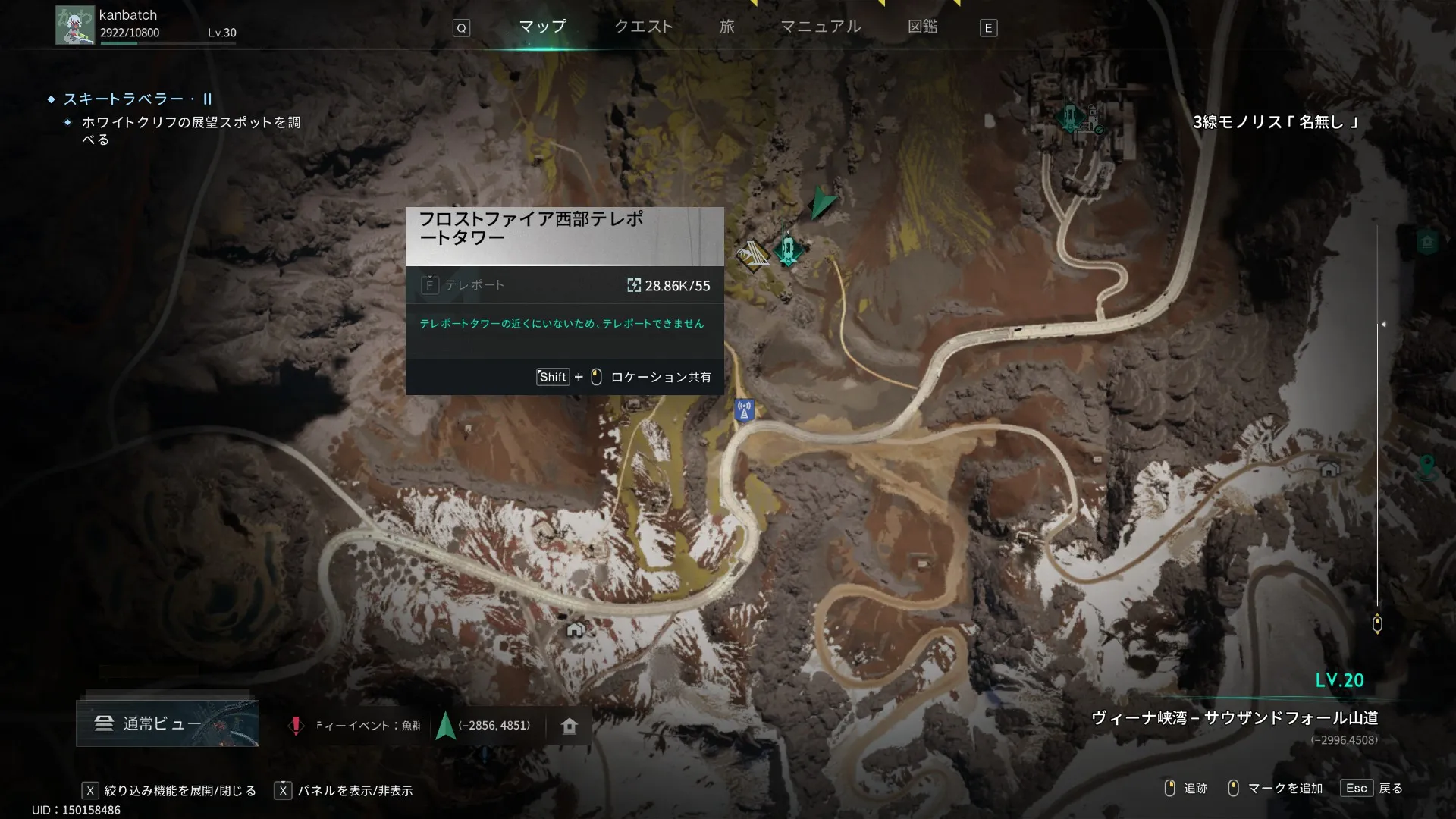
Task: Open the クエスト tab
Action: point(643,27)
